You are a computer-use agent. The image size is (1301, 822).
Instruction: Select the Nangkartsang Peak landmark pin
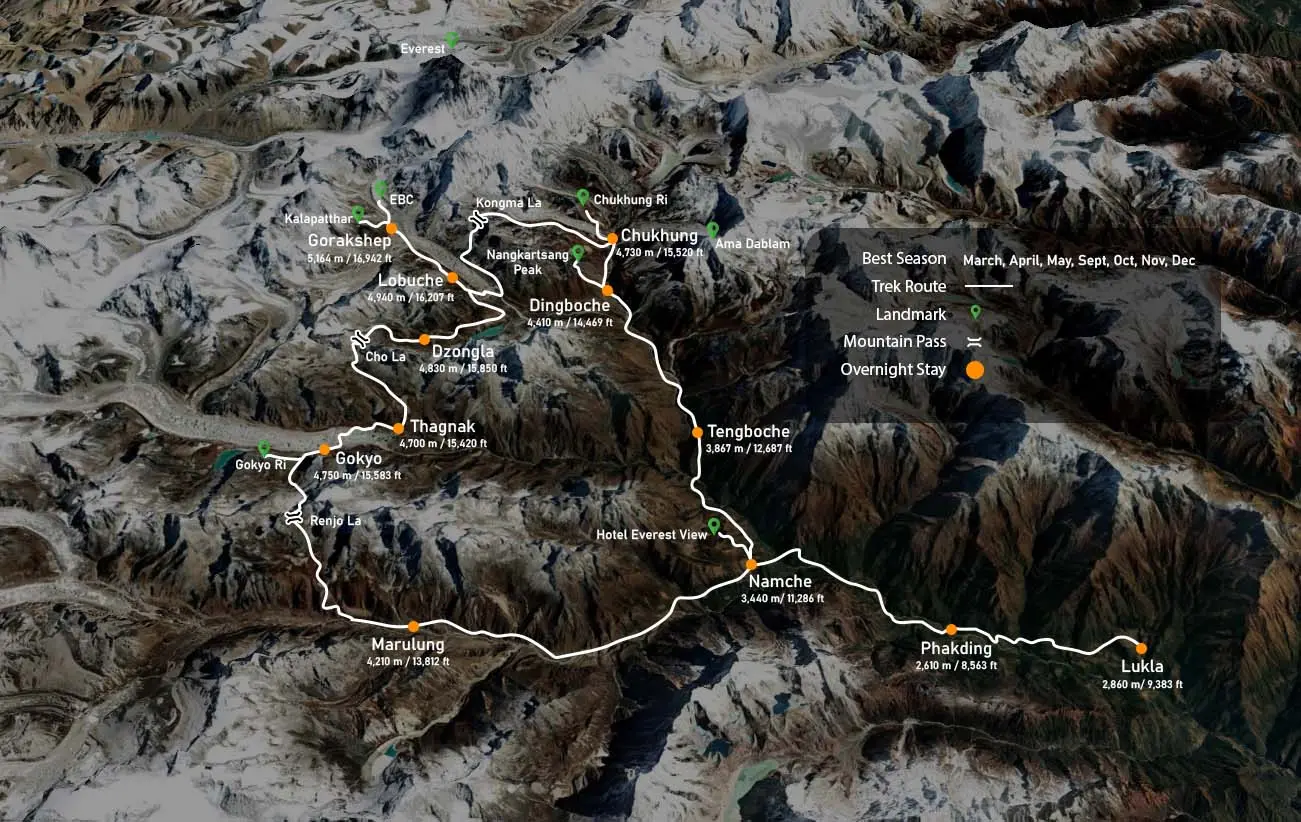pos(577,253)
